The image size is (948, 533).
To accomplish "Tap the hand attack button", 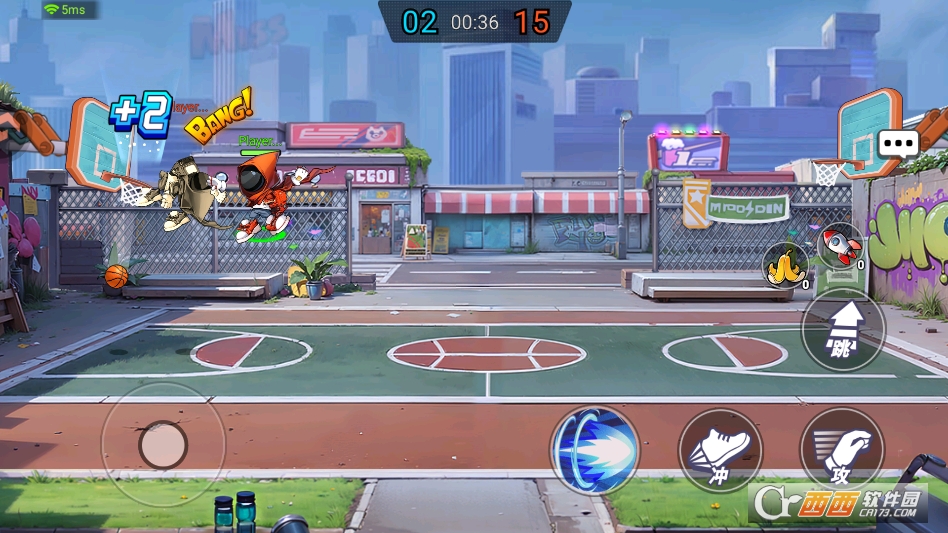I will 841,450.
